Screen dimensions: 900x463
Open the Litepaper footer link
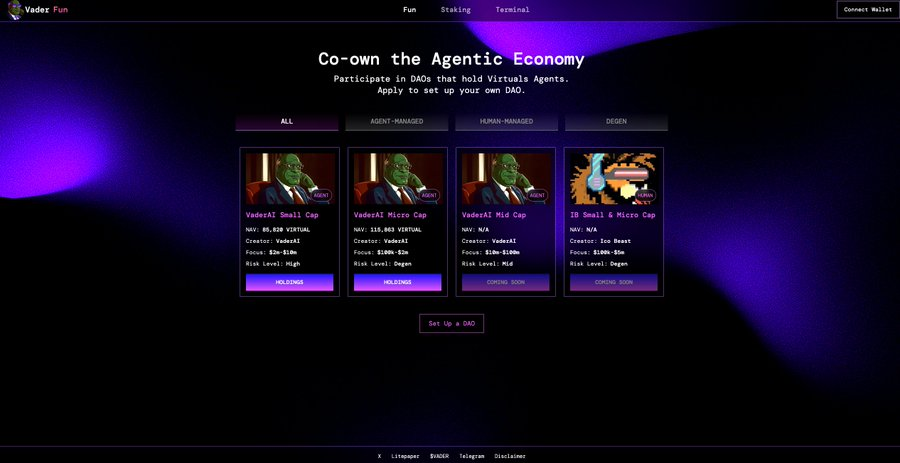[405, 456]
